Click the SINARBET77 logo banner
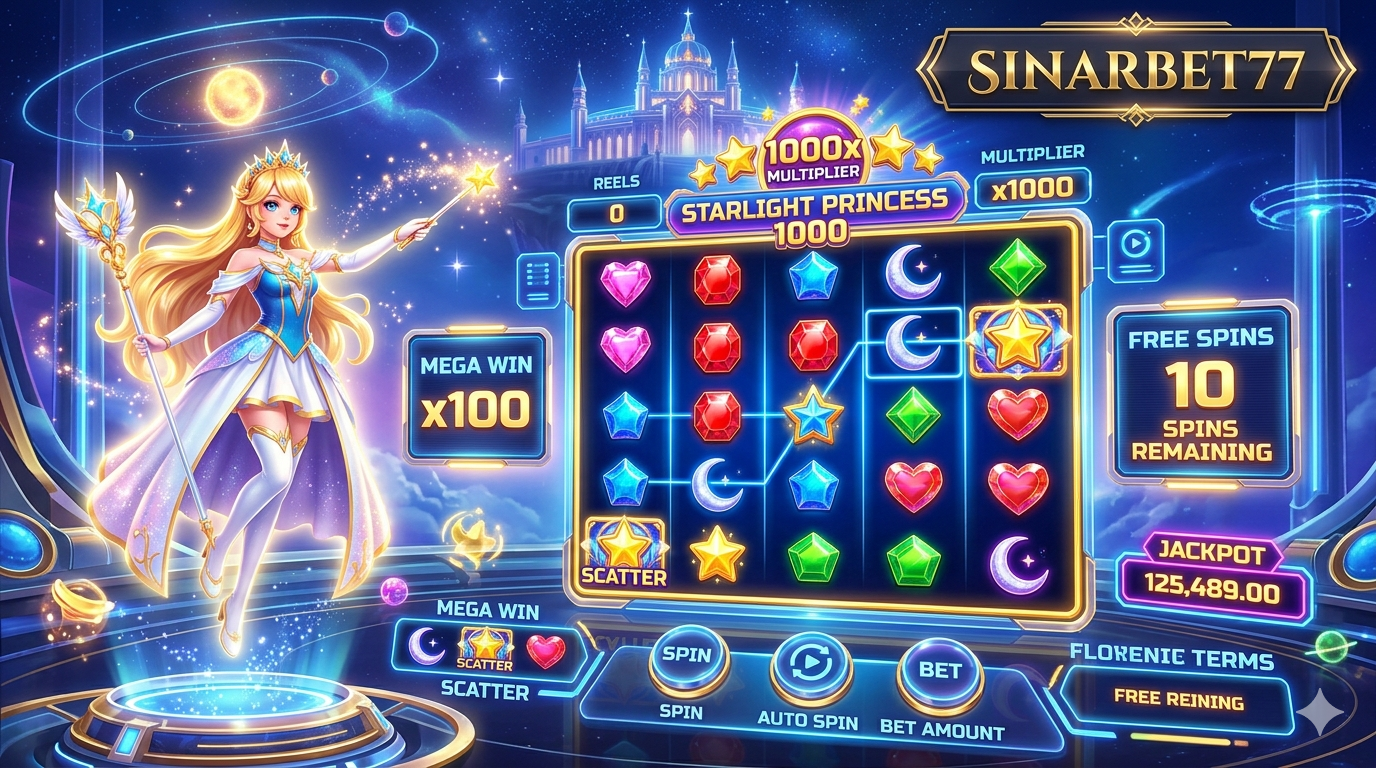This screenshot has width=1376, height=768. (1135, 70)
